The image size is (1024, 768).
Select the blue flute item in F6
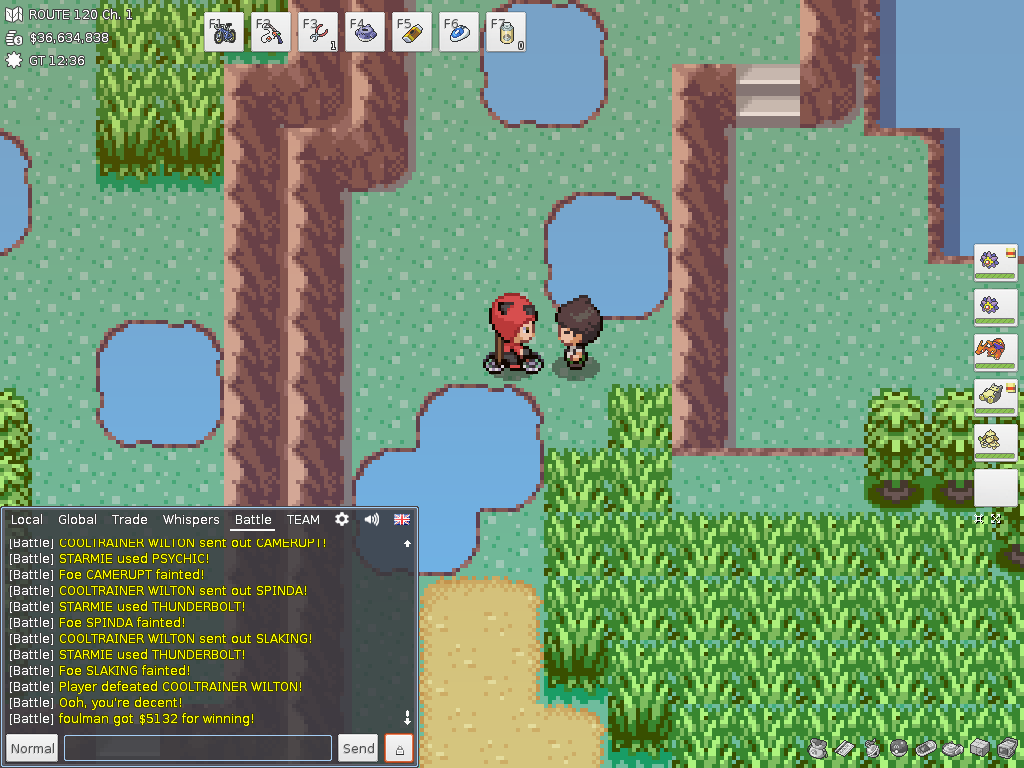click(459, 32)
